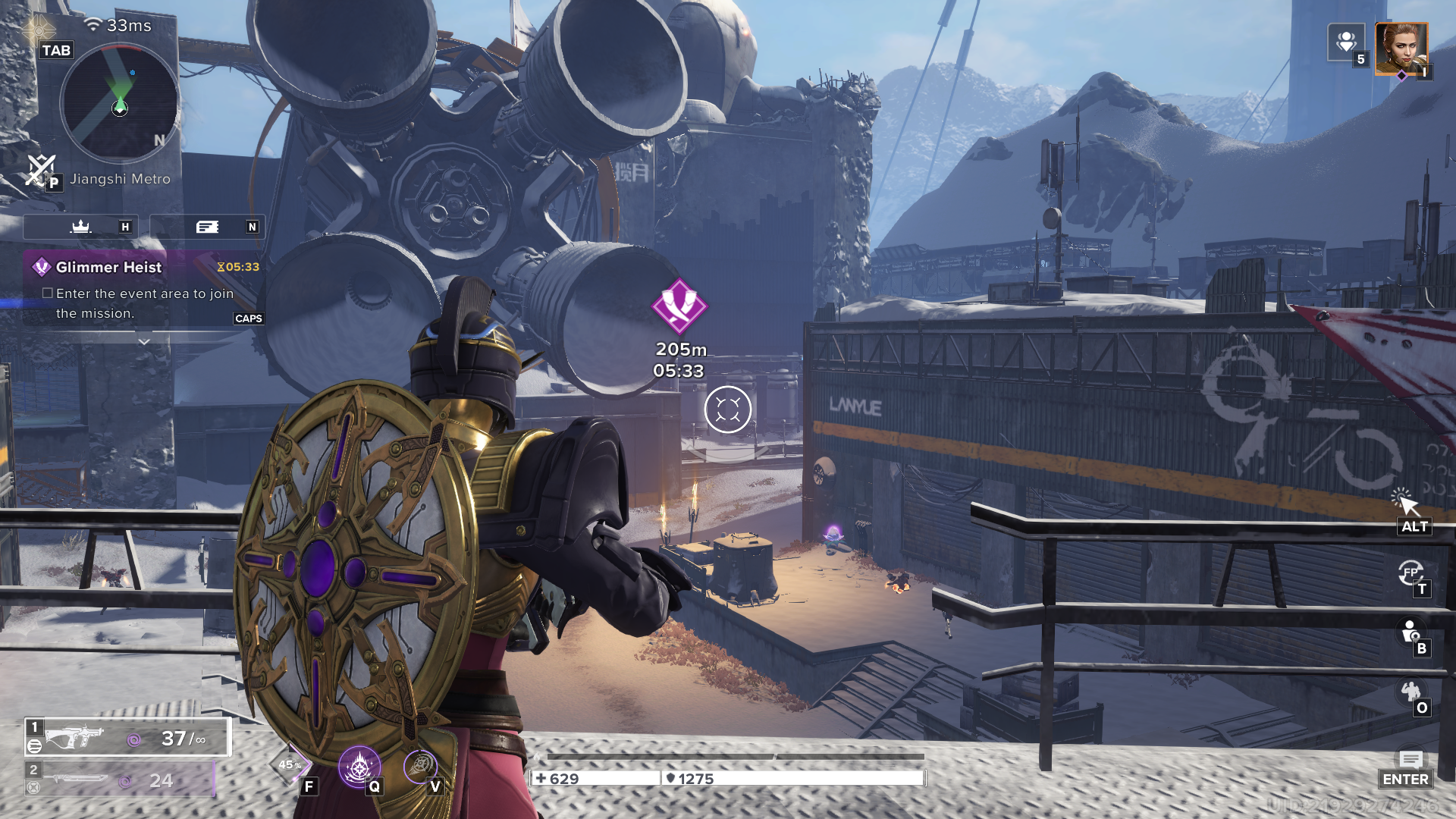This screenshot has width=1456, height=819.
Task: Click the 45% shield durability indicator
Action: click(x=289, y=764)
